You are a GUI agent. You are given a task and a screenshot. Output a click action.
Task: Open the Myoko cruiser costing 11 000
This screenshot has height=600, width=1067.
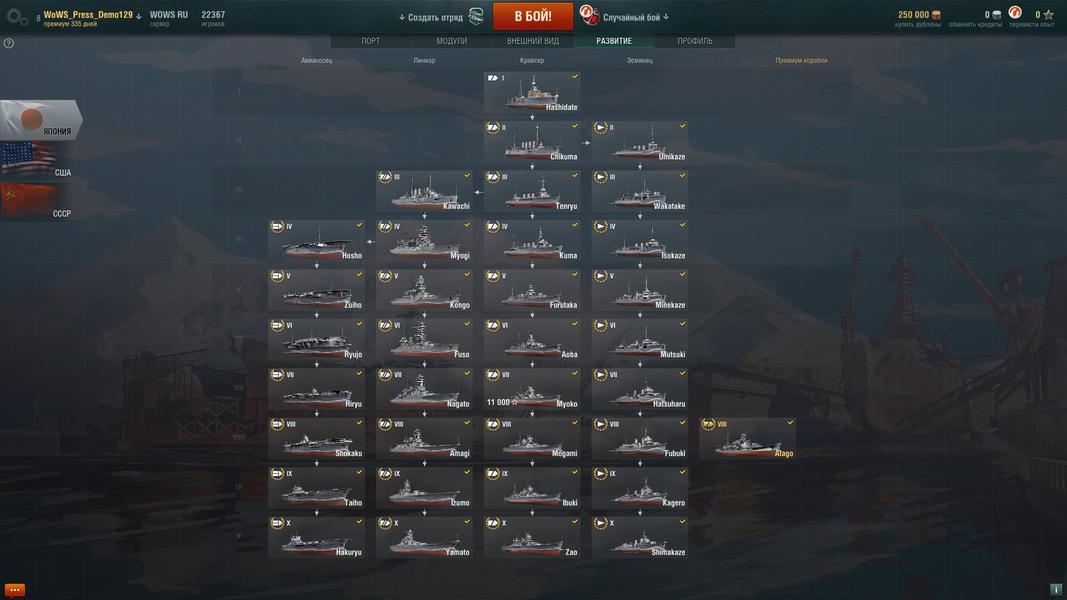pyautogui.click(x=532, y=389)
